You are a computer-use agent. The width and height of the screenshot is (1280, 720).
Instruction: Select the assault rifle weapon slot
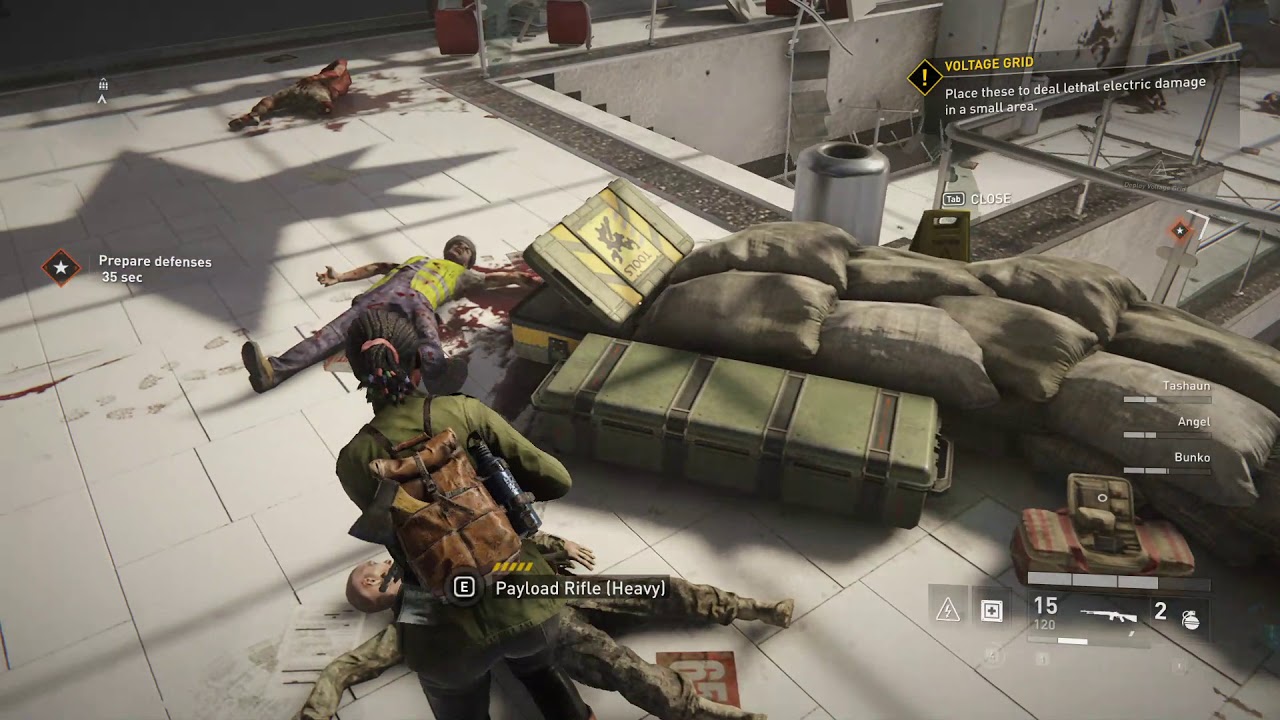[x=1108, y=614]
